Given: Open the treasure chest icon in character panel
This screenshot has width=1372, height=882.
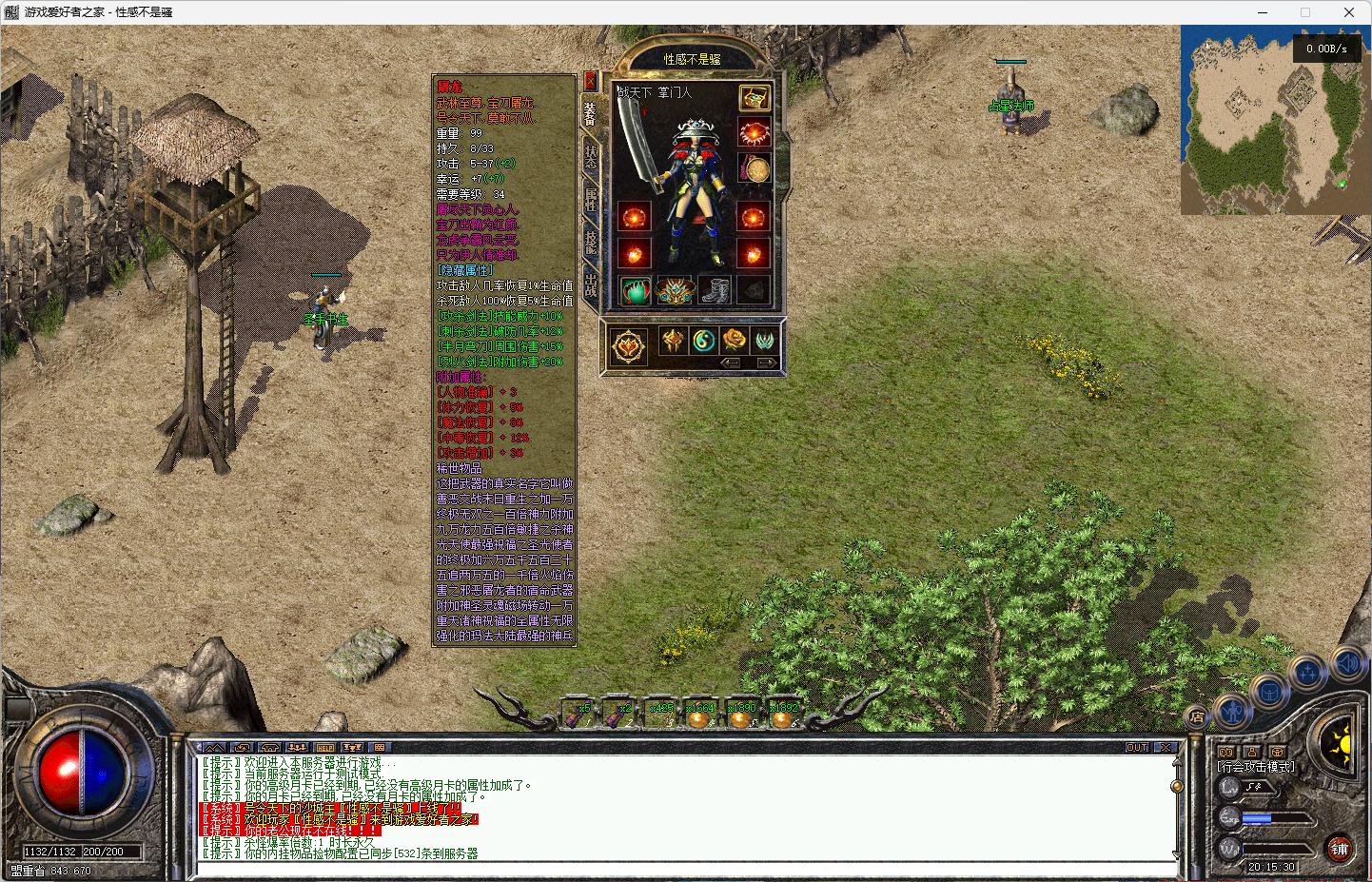Looking at the screenshot, I should (755, 97).
